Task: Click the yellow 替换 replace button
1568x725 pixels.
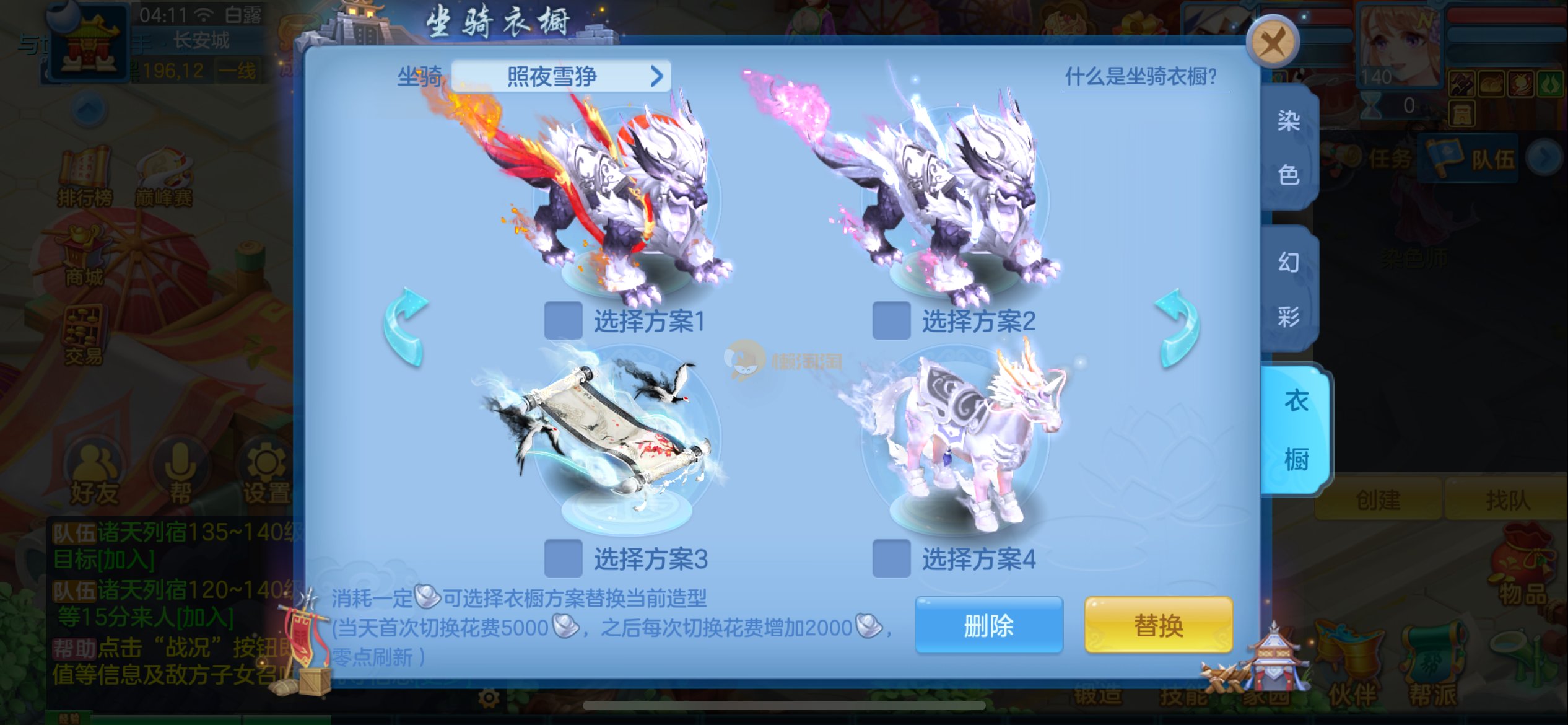Action: pos(1158,625)
